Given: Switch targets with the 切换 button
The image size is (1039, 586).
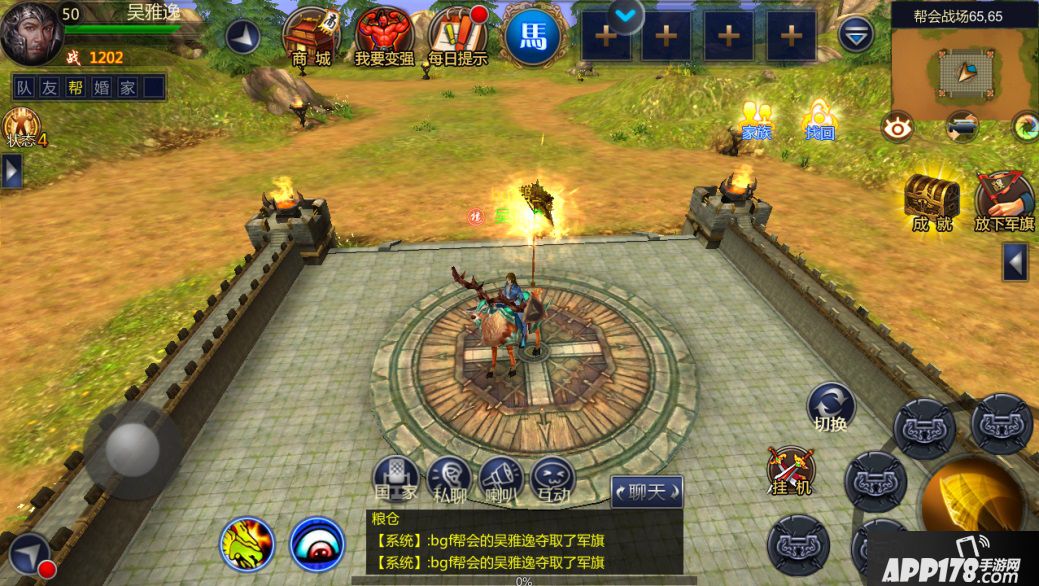Looking at the screenshot, I should pyautogui.click(x=831, y=407).
